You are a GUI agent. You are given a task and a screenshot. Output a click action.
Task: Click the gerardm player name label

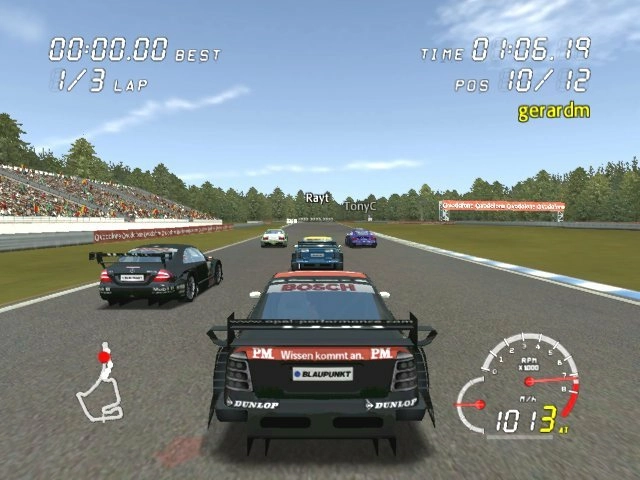pos(553,110)
